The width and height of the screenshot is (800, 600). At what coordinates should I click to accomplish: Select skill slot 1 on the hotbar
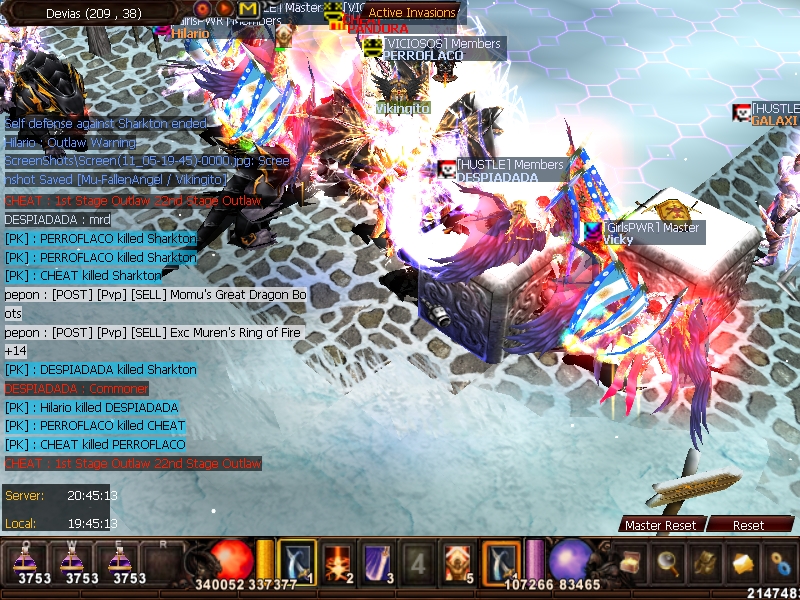coord(297,561)
